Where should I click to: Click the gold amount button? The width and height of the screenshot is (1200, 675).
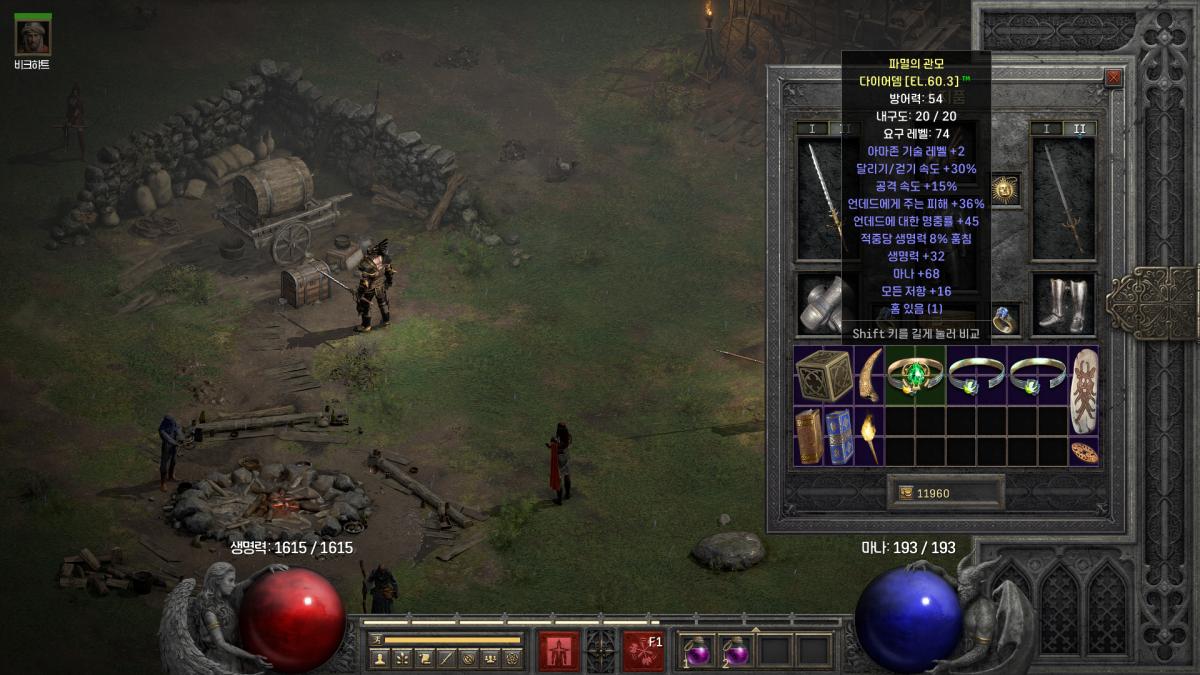coord(945,493)
